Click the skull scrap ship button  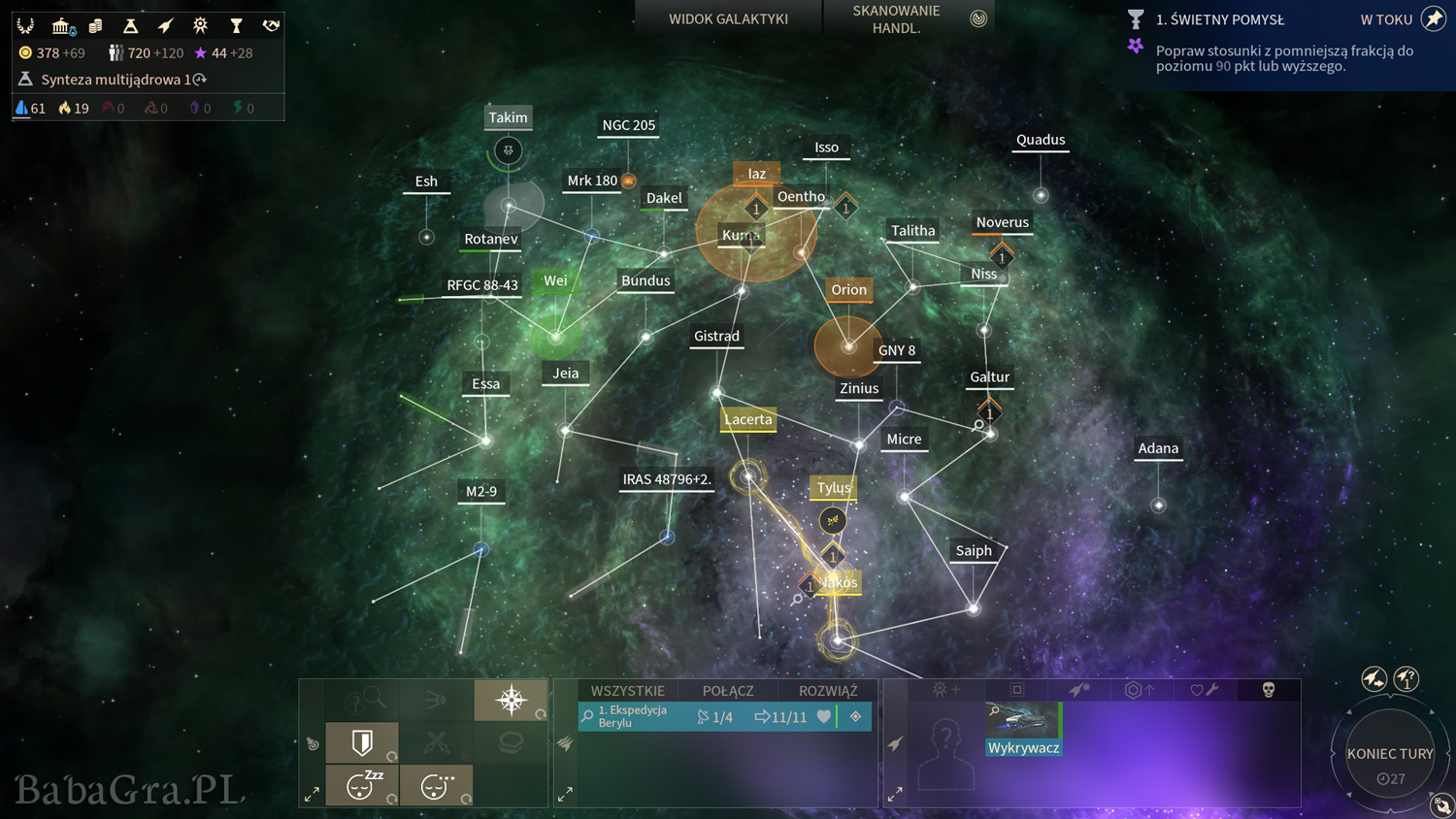point(1268,690)
